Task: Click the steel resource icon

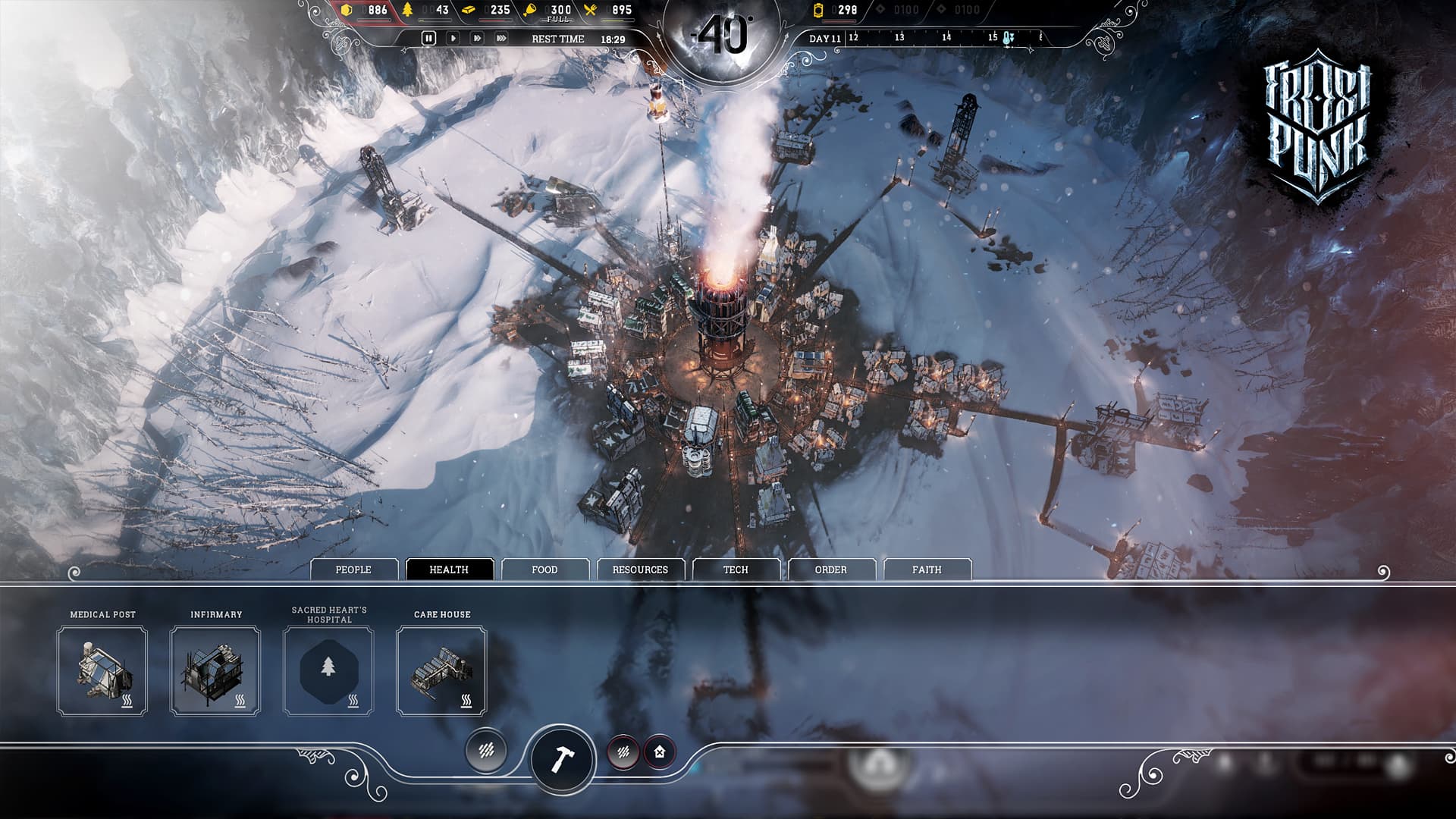Action: [468, 10]
